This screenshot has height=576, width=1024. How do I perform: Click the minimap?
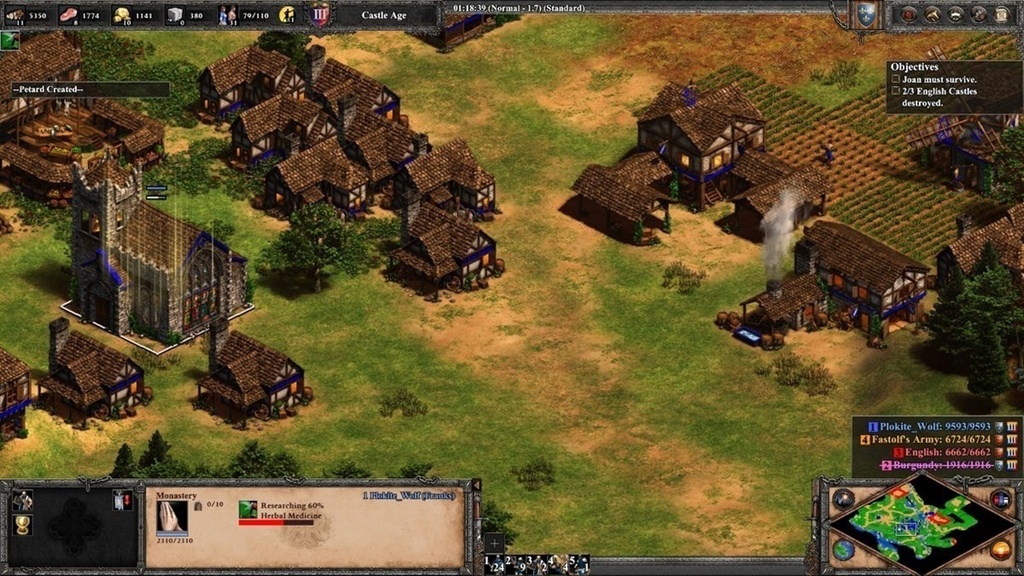pyautogui.click(x=920, y=525)
